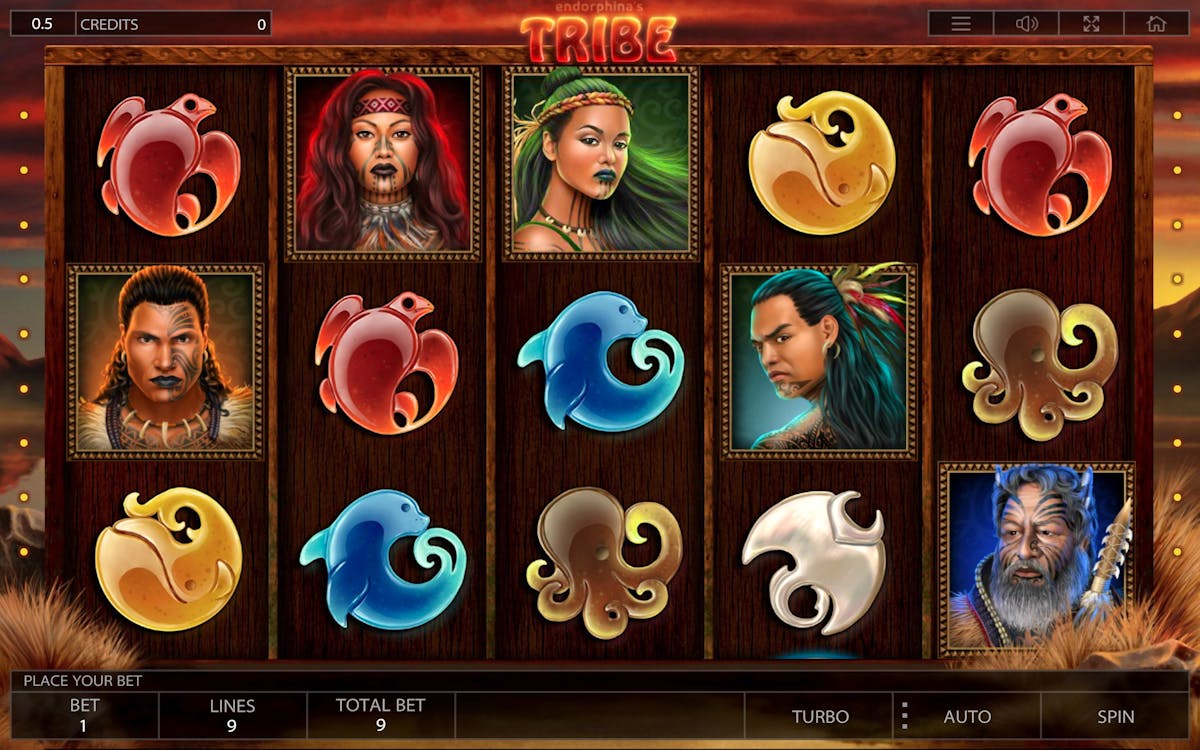The width and height of the screenshot is (1200, 750).
Task: Go to the home screen
Action: [1157, 24]
